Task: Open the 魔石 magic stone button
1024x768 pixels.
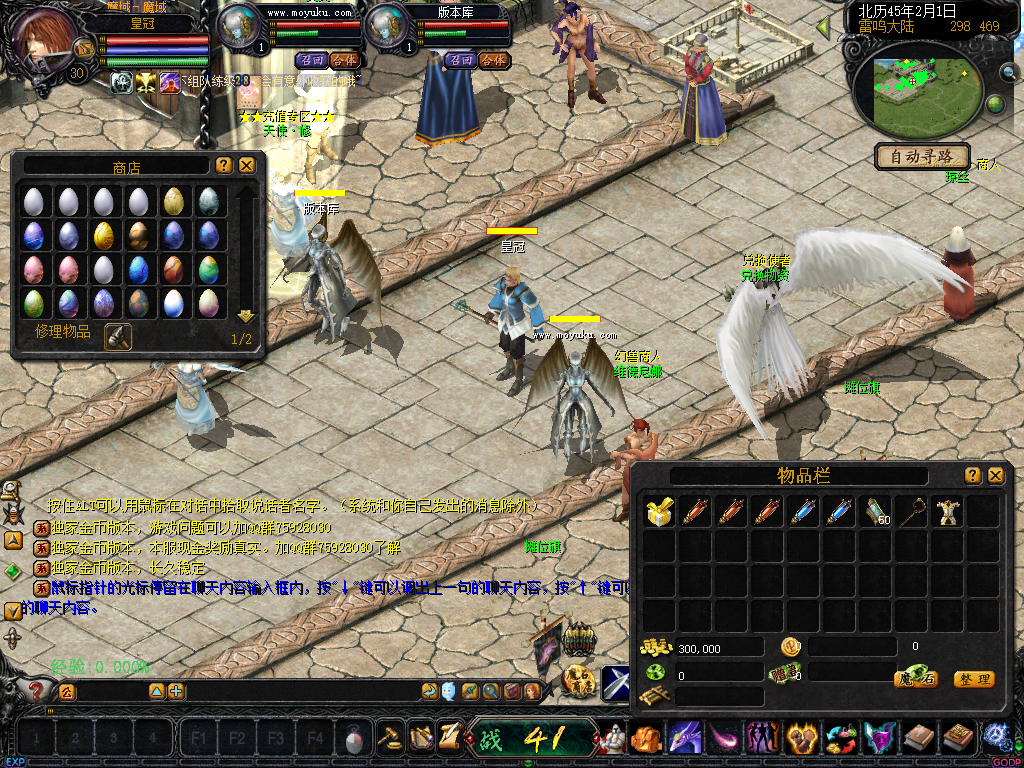Action: click(914, 679)
